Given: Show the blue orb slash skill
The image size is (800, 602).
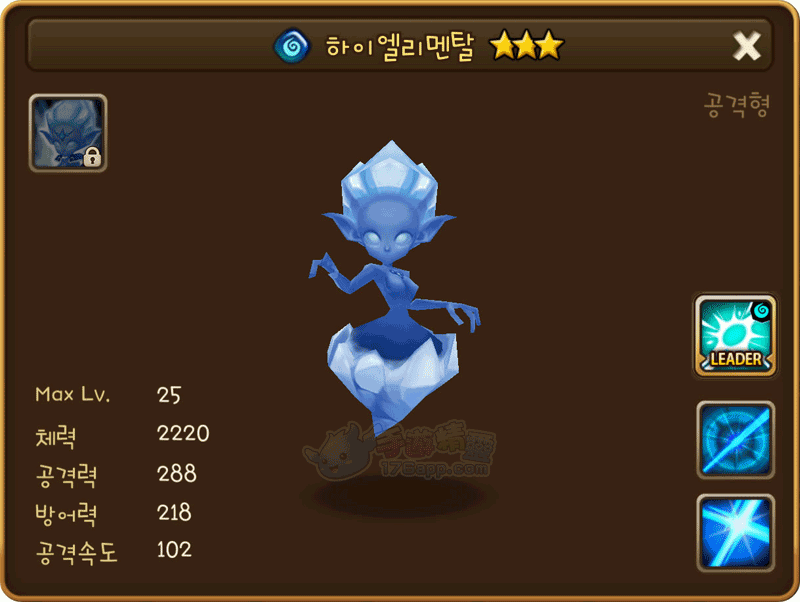Looking at the screenshot, I should tap(735, 440).
